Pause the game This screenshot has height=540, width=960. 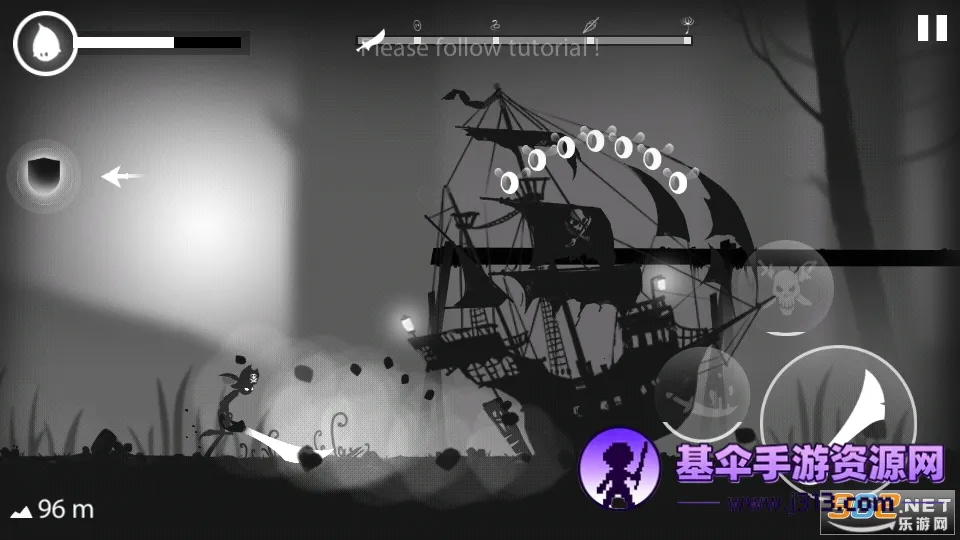(932, 28)
